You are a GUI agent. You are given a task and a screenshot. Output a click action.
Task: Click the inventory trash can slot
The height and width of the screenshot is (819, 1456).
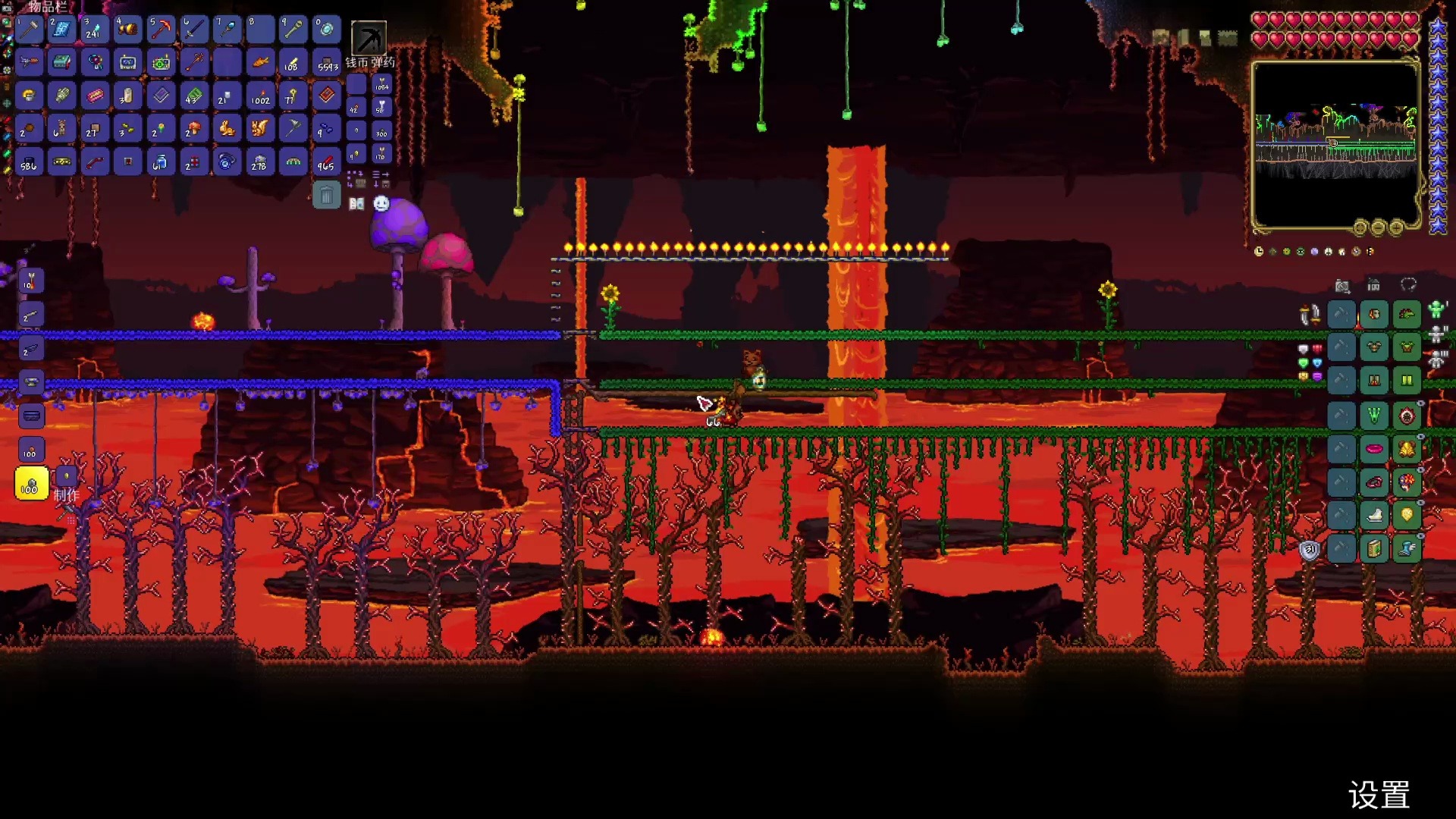326,196
